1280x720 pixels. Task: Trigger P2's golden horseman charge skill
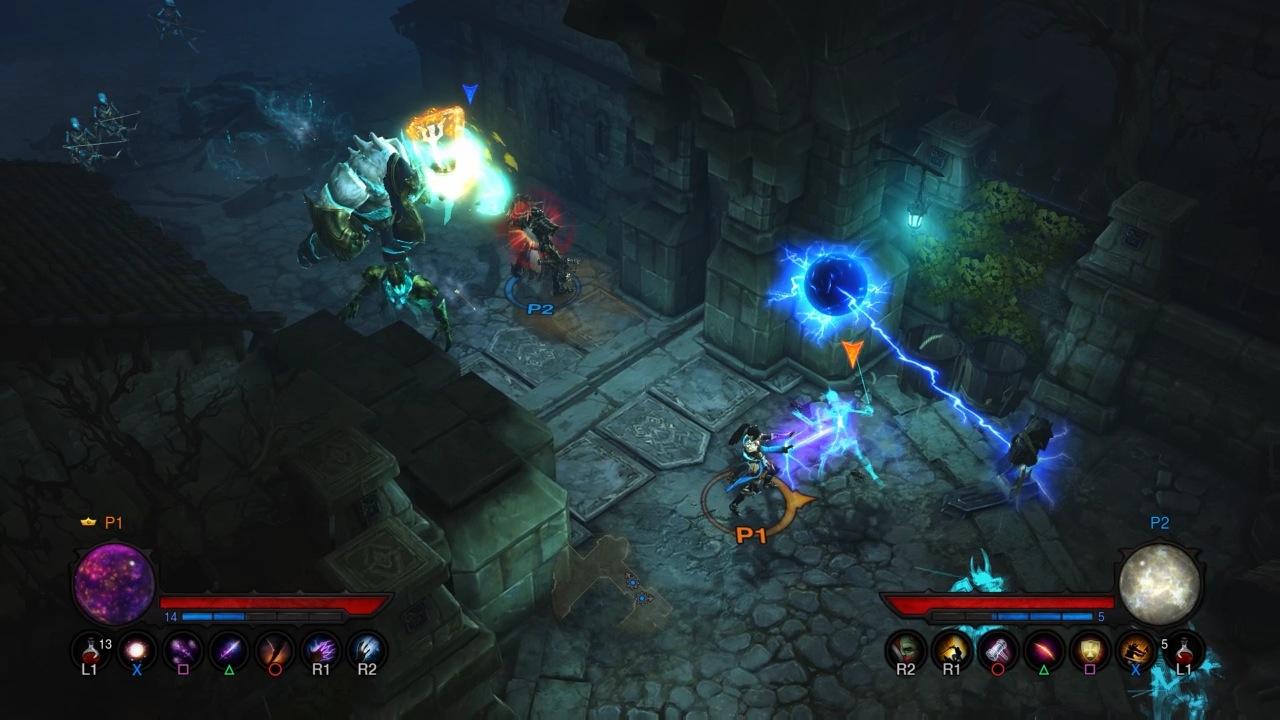pos(952,650)
